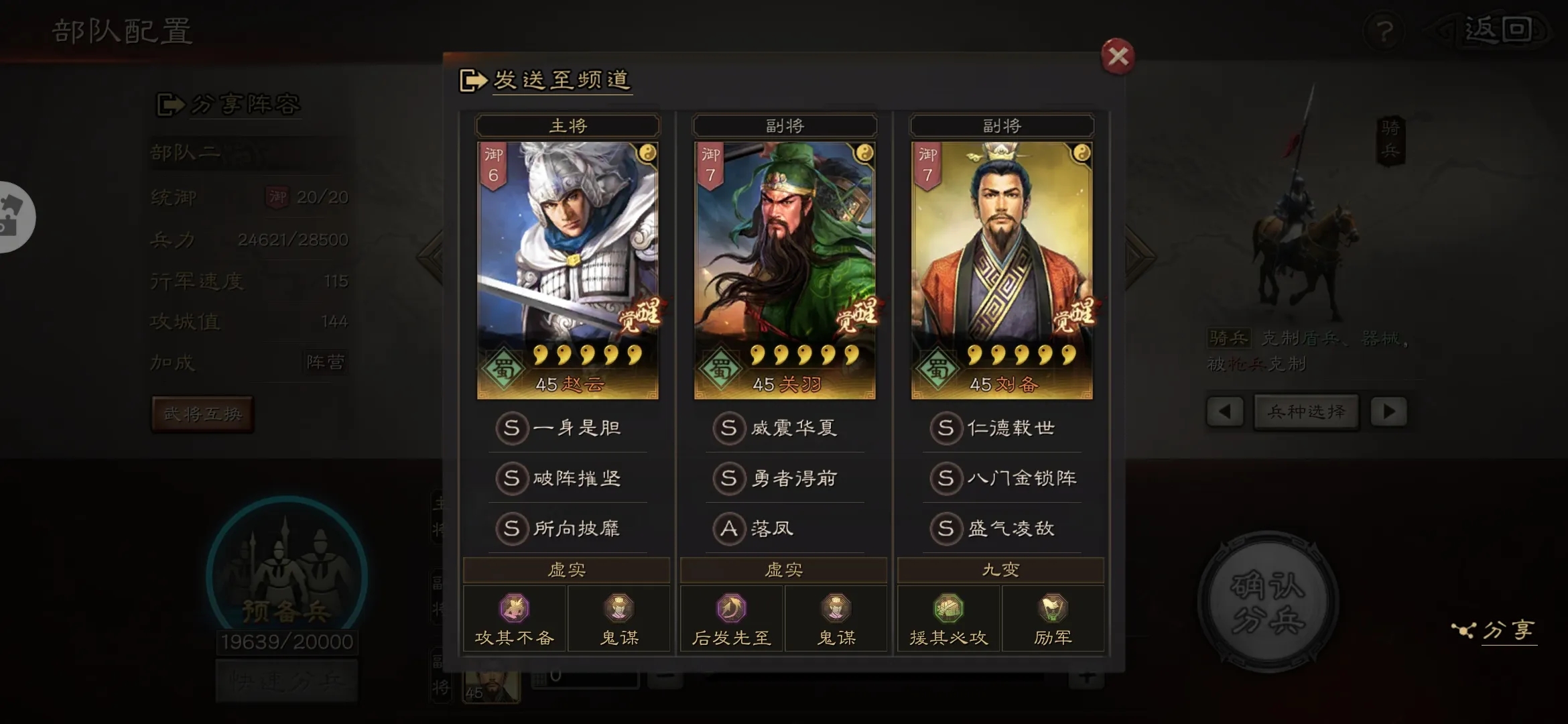
Task: Select the 援其必攻 tactic icon under 刘备
Action: (x=948, y=609)
